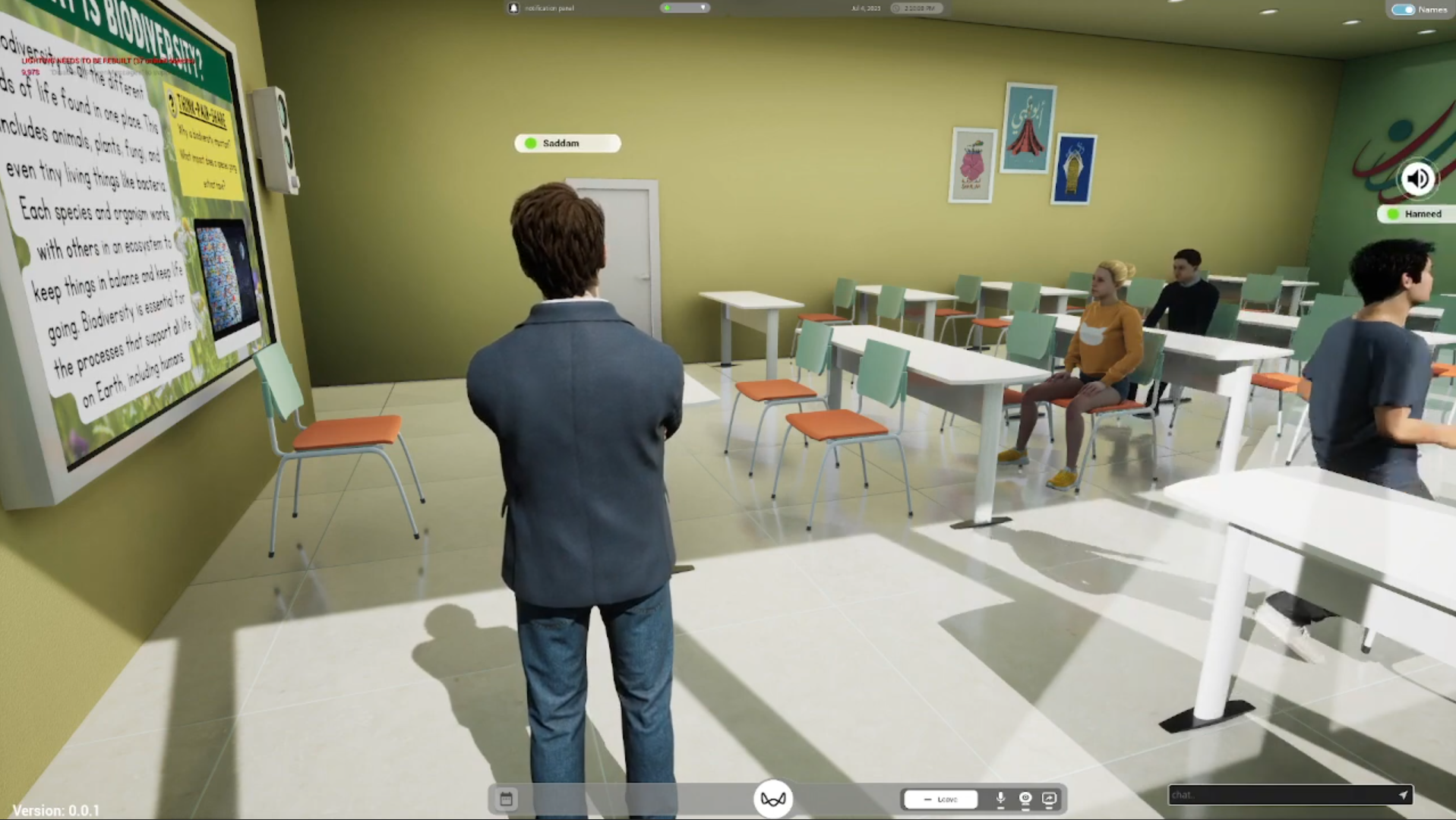Expand the notification panel
Image resolution: width=1456 pixels, height=820 pixels.
coord(551,8)
